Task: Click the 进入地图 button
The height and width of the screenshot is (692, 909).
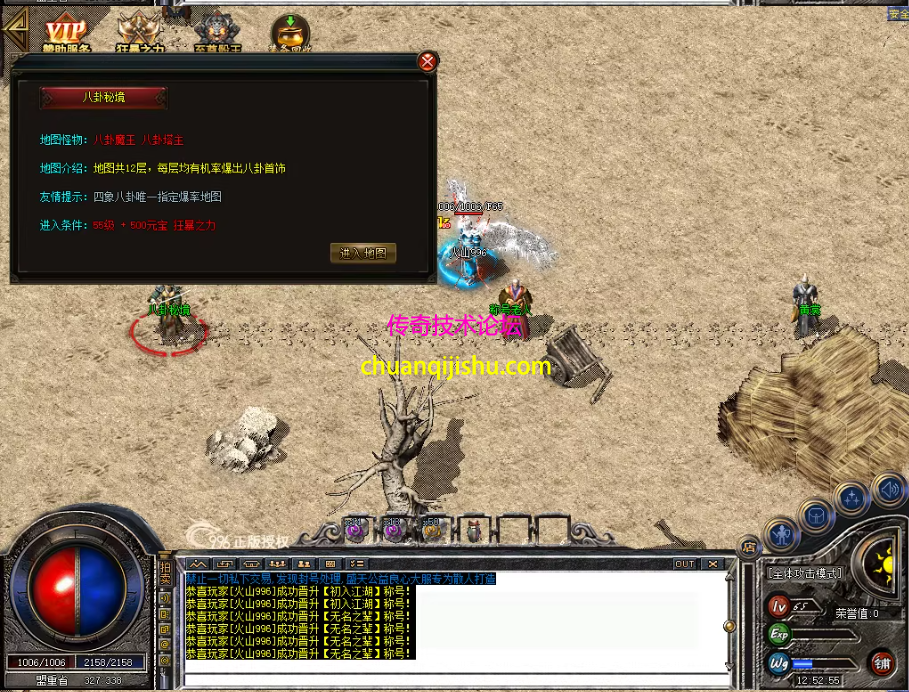Action: click(363, 253)
